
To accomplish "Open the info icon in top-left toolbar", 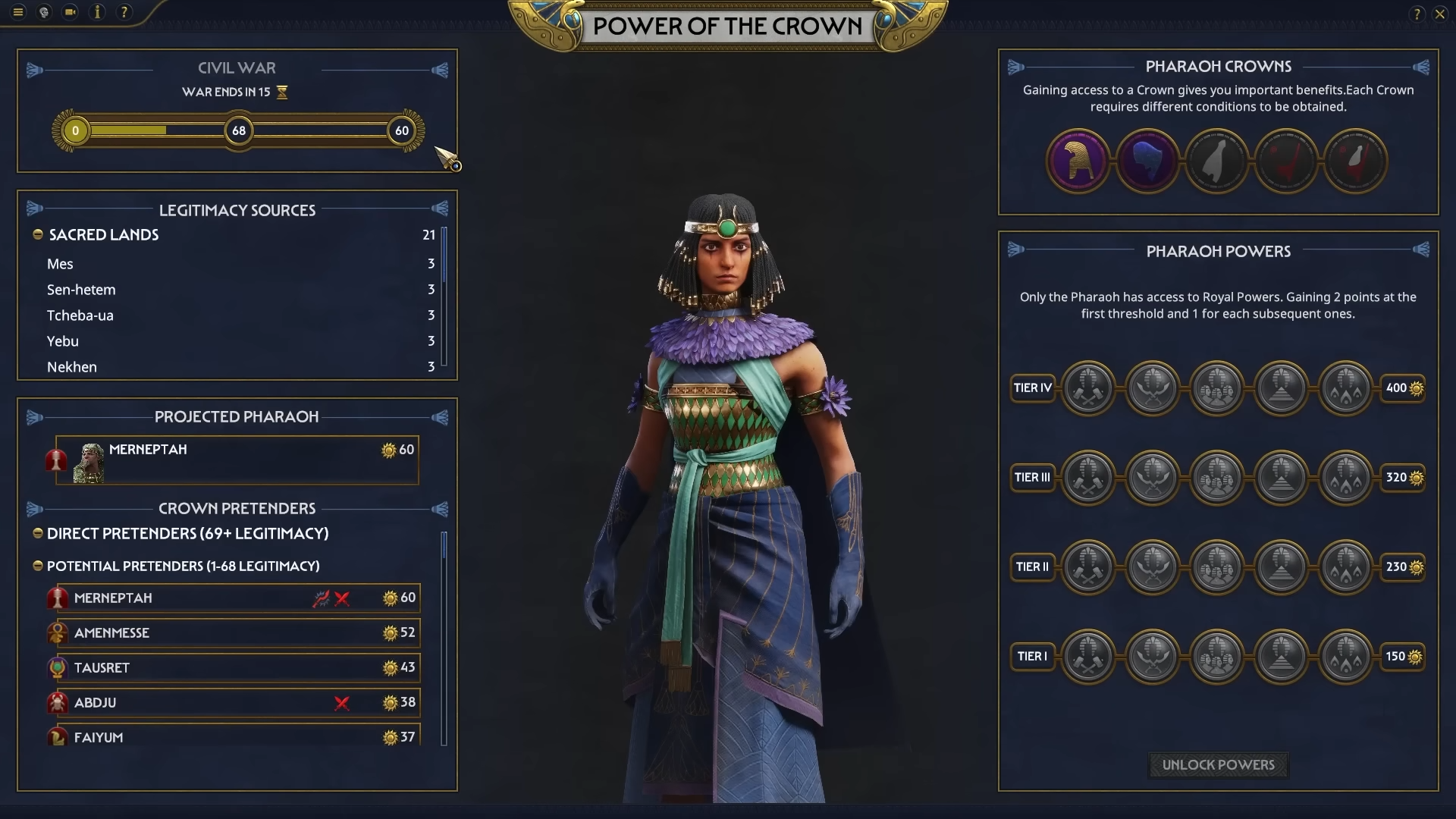I will coord(97,12).
